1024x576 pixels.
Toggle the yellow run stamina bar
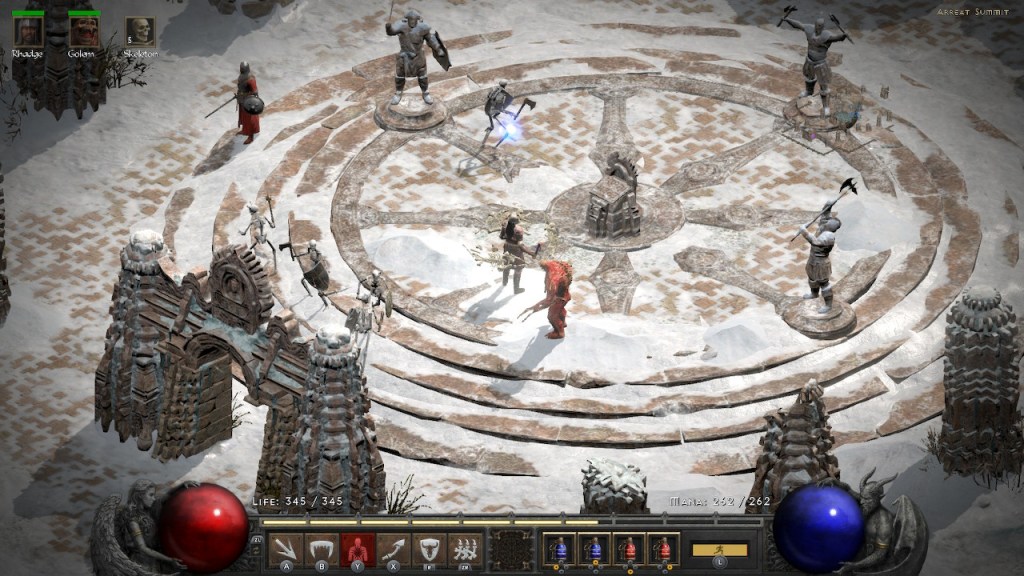point(719,549)
